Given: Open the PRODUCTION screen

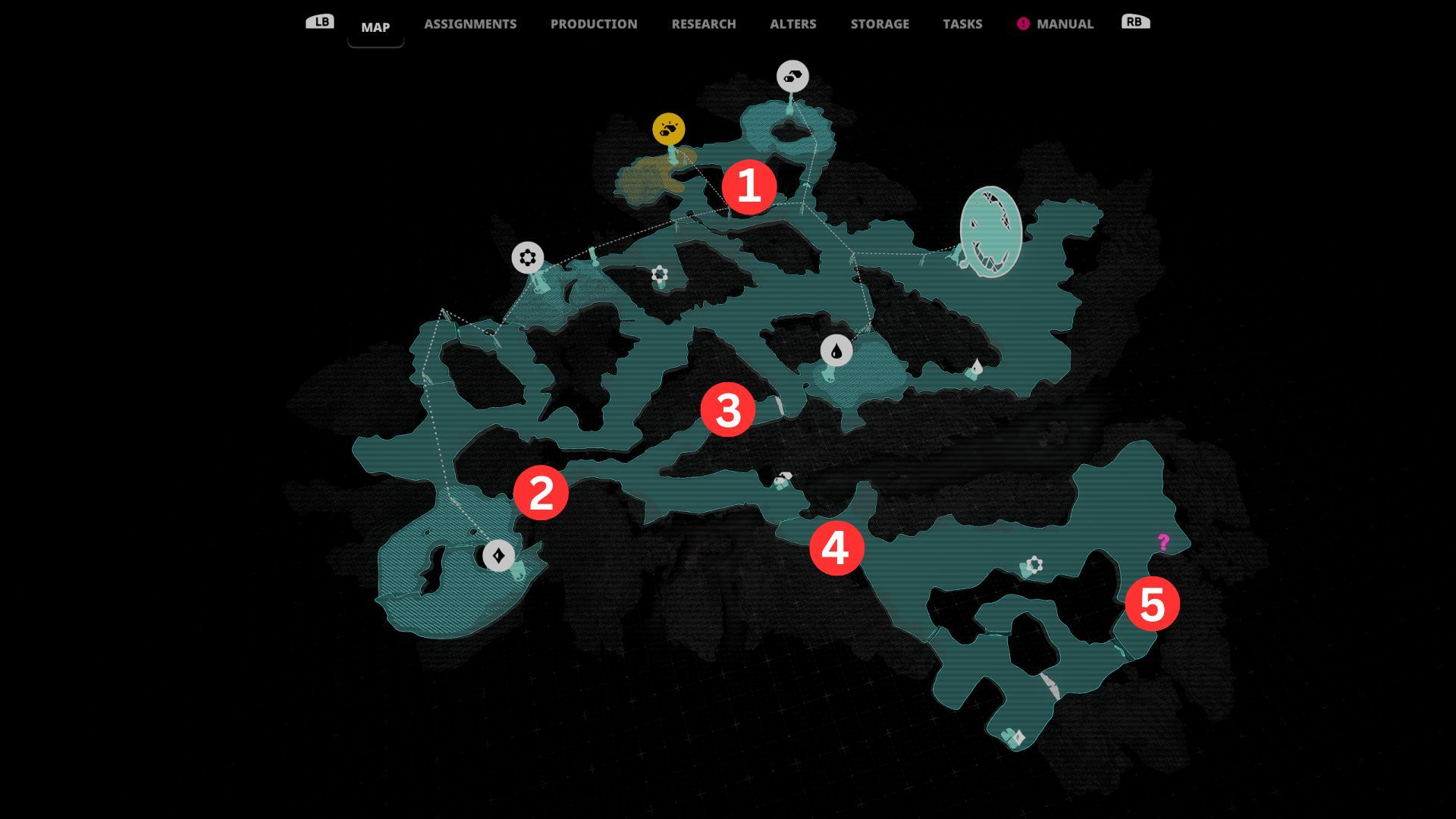Looking at the screenshot, I should tap(594, 24).
